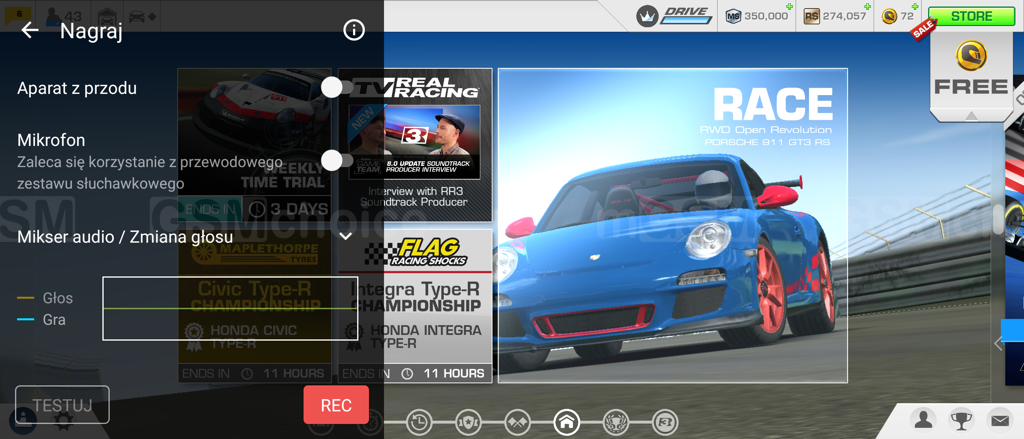The height and width of the screenshot is (439, 1024).
Task: Start recording with the red REC button
Action: coord(336,405)
